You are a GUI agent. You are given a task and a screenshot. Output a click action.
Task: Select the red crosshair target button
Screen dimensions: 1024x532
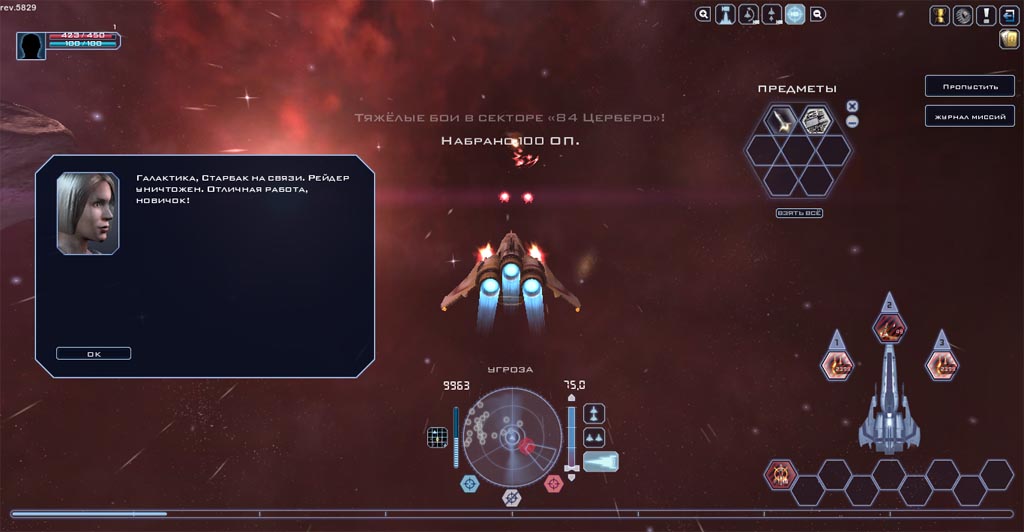[x=553, y=484]
